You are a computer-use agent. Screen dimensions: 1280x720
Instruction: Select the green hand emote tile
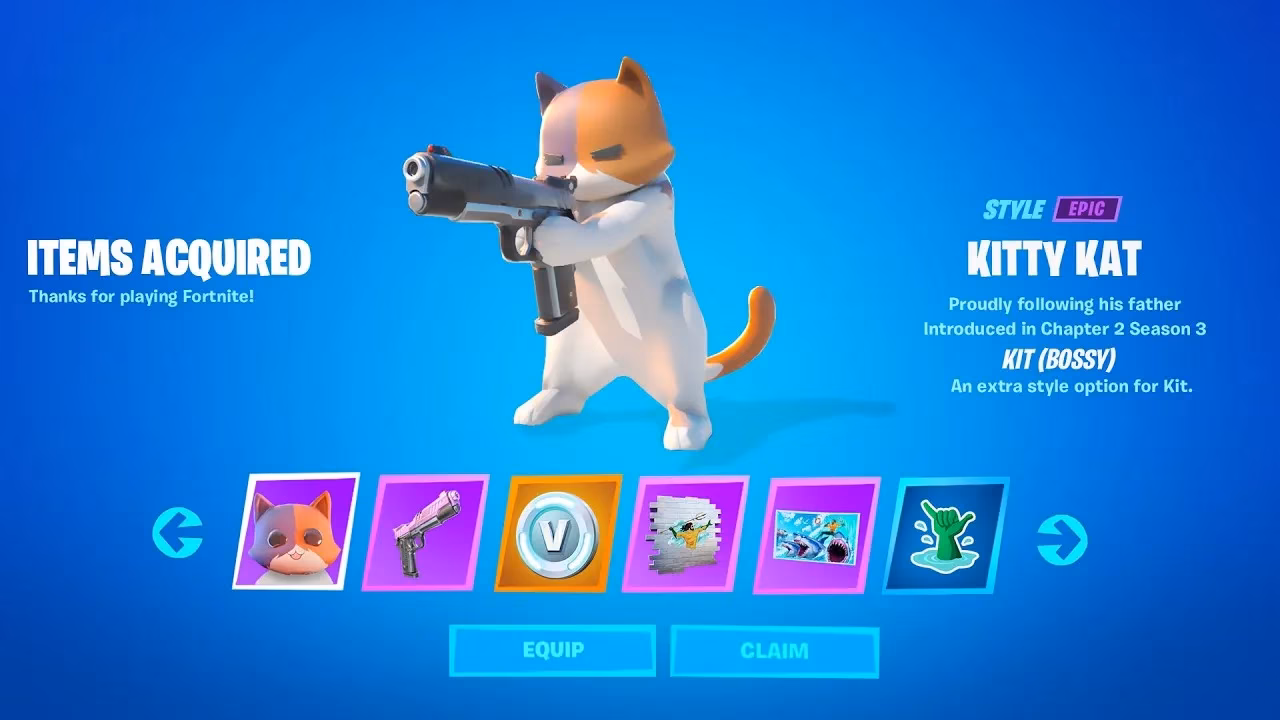[x=945, y=534]
